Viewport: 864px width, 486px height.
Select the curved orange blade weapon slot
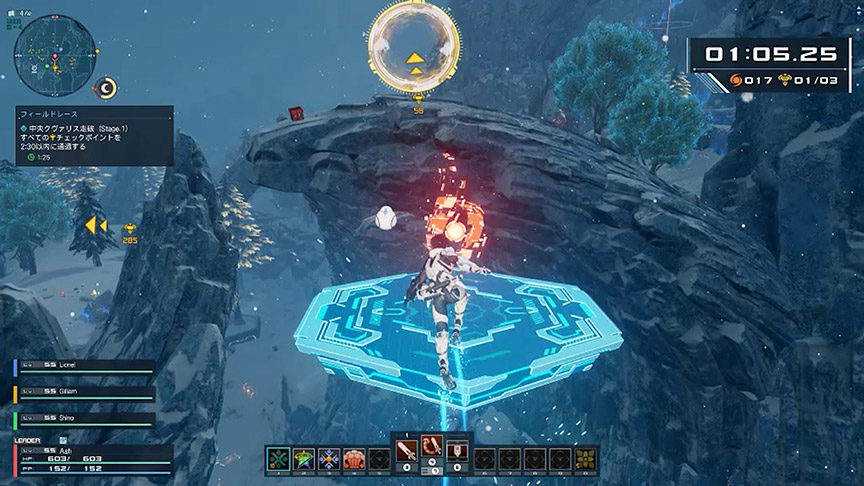click(x=432, y=448)
